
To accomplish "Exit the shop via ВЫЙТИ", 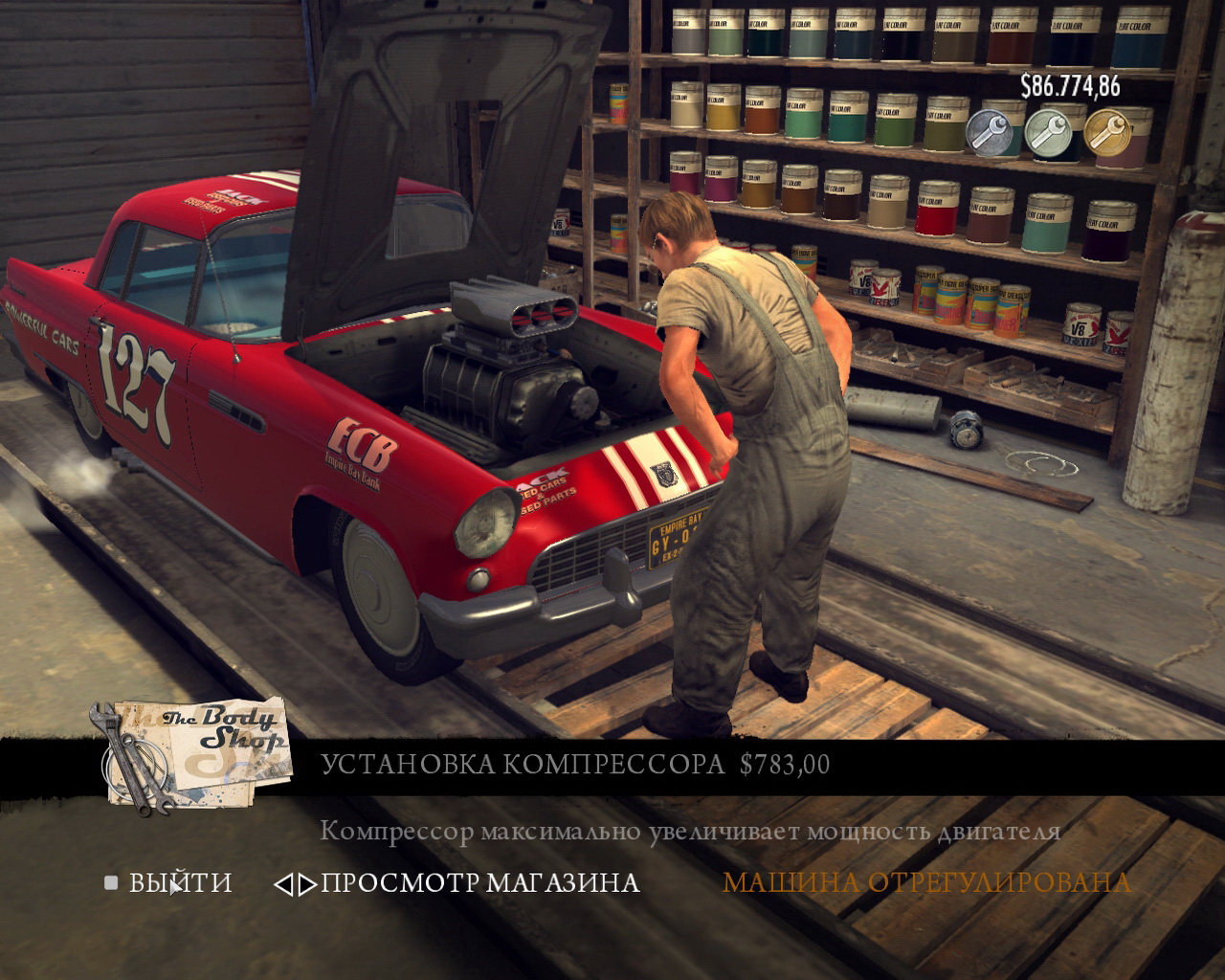I will tap(180, 881).
